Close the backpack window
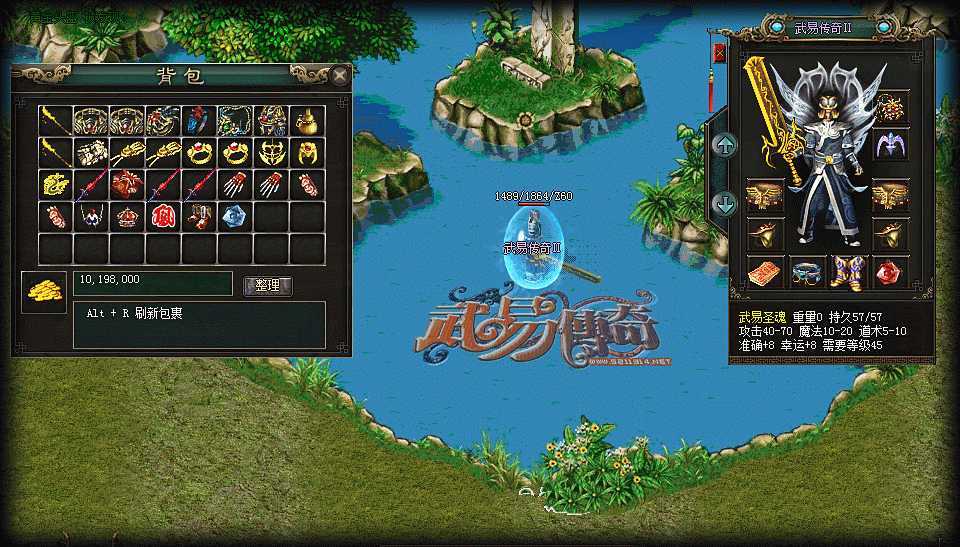This screenshot has height=547, width=960. click(x=341, y=75)
